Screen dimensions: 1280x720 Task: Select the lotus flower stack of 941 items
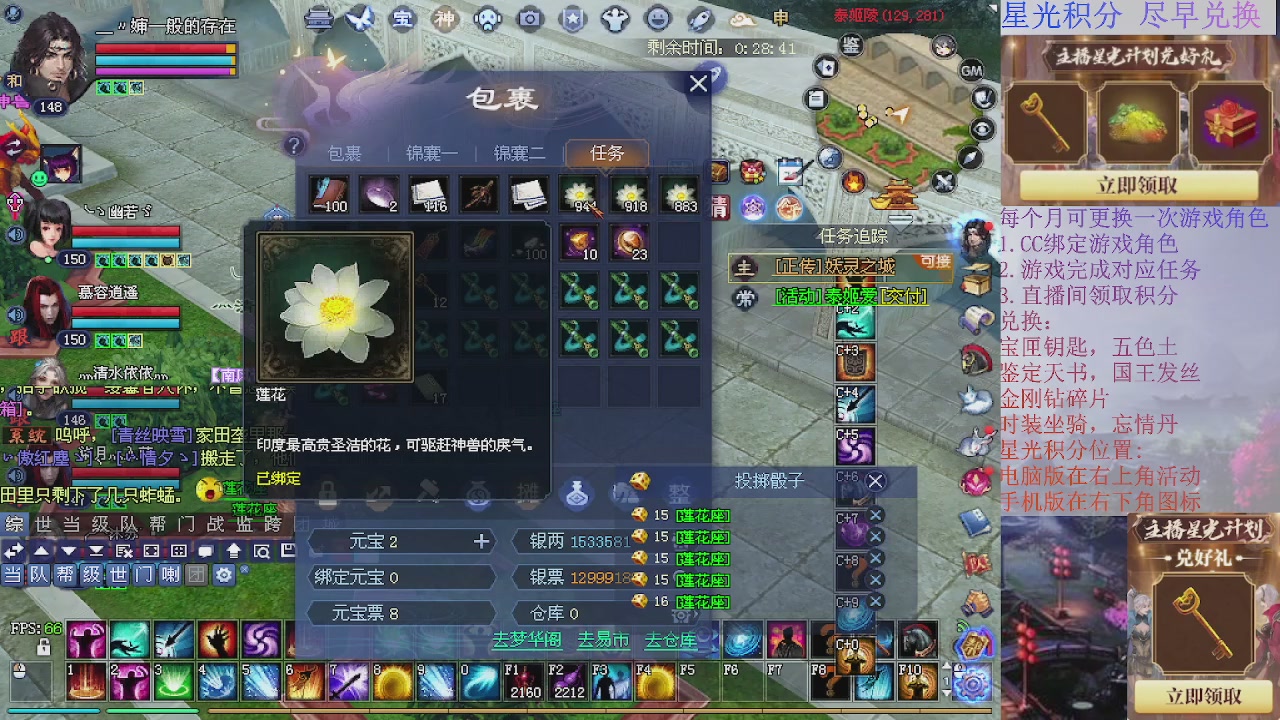point(578,195)
